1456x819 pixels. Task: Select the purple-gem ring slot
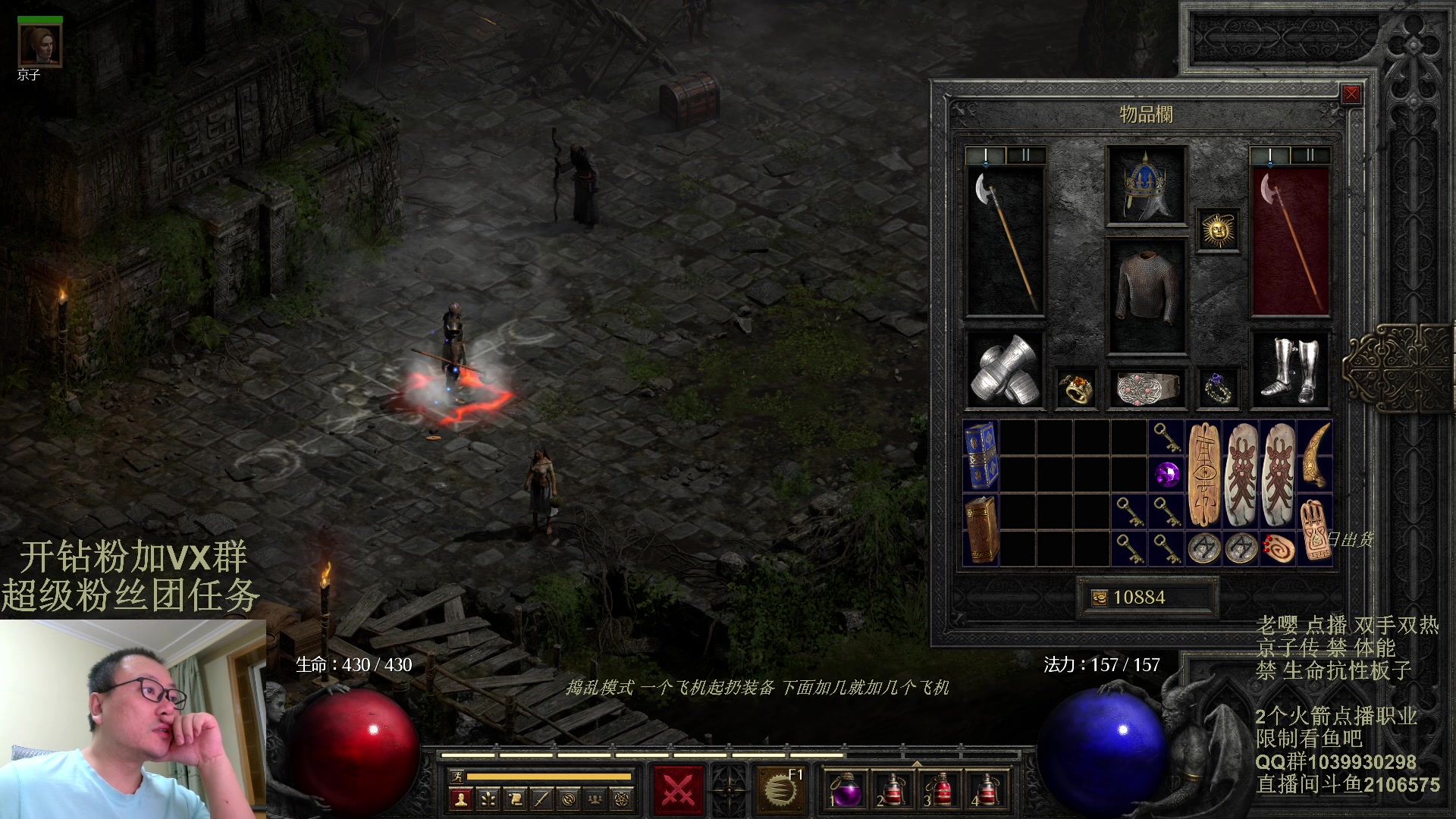click(1218, 388)
